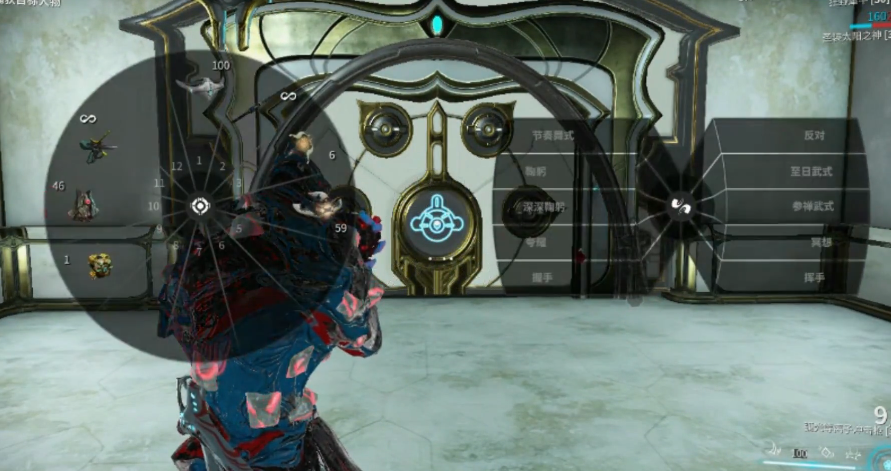Use the gear item showing 46
Viewport: 891px width, 471px height.
[x=84, y=204]
